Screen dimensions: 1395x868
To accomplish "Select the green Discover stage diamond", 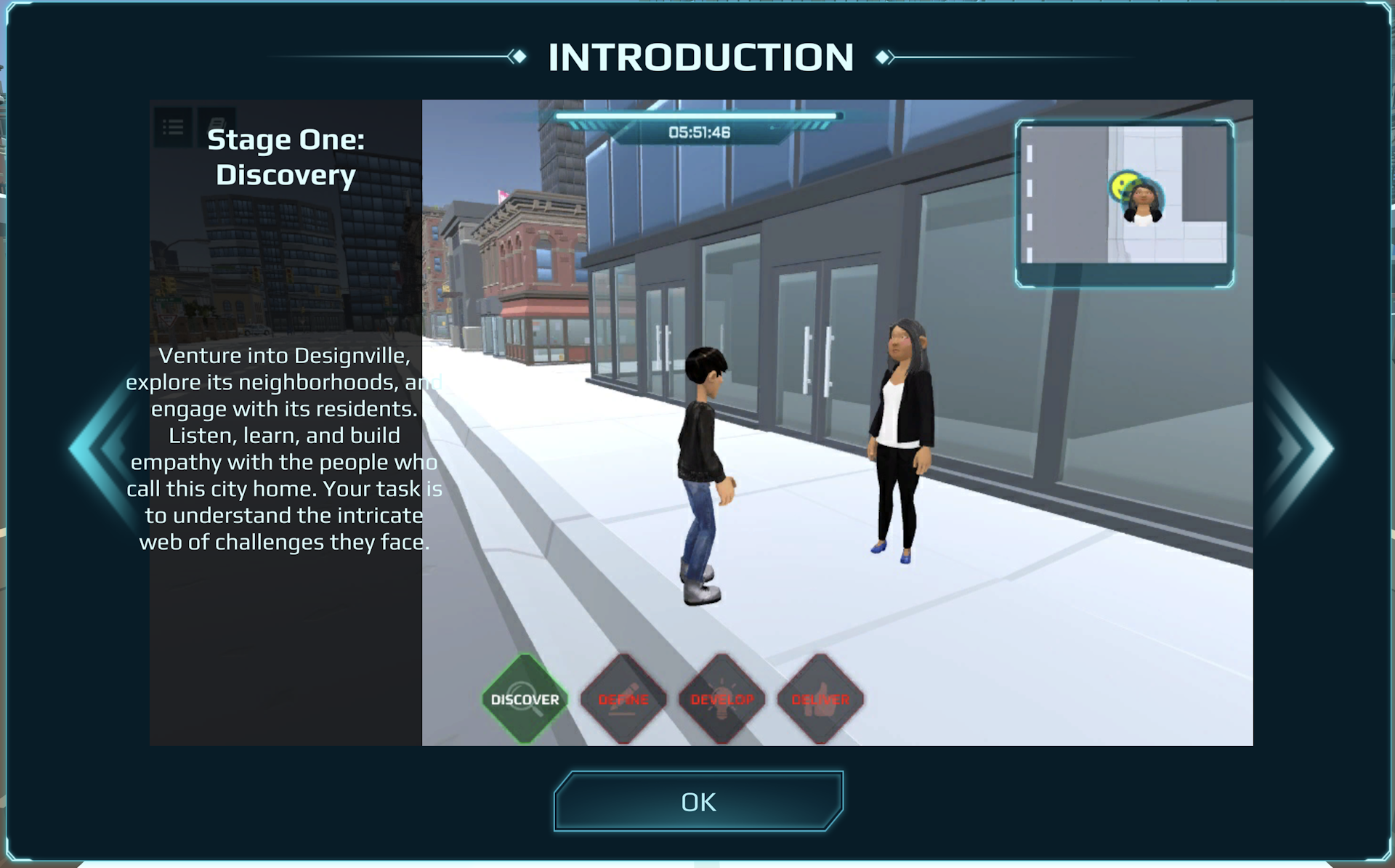I will [x=525, y=699].
